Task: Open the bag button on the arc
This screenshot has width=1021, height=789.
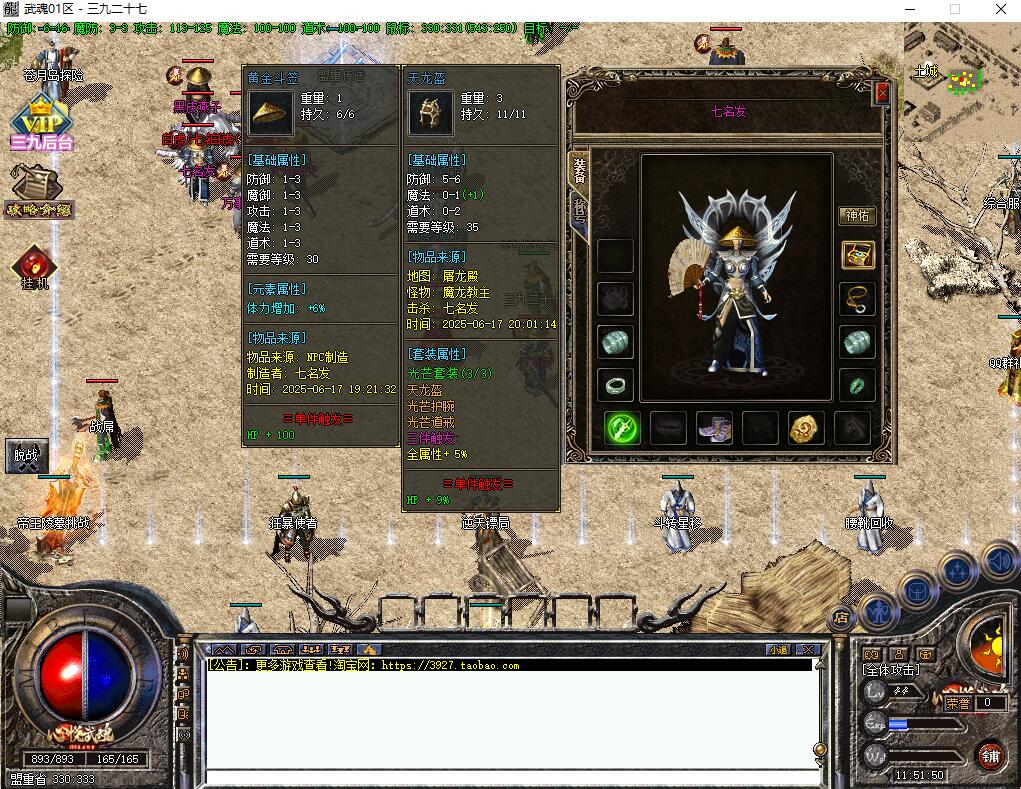Action: 916,590
